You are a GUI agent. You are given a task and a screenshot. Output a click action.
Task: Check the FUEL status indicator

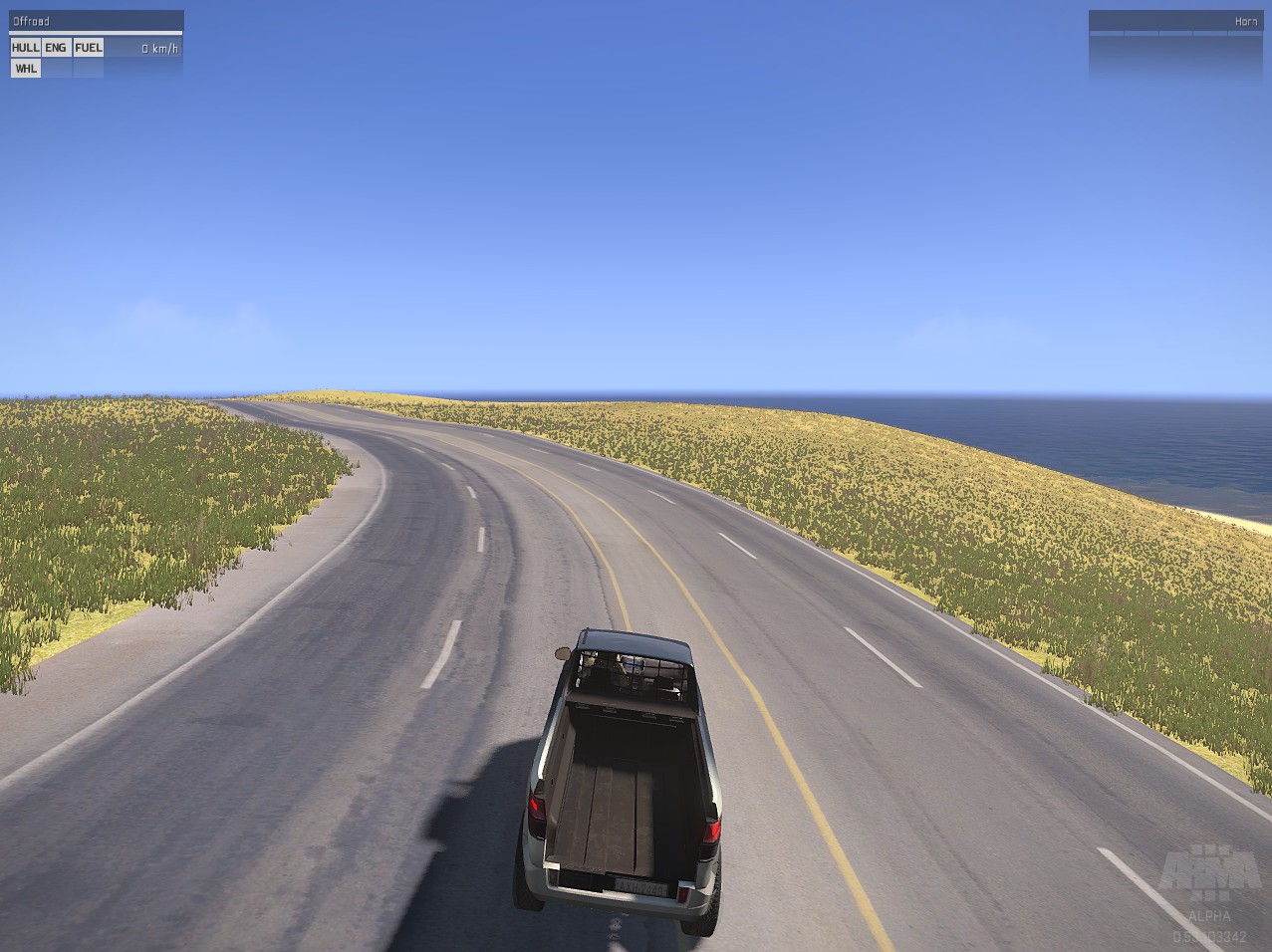[x=89, y=48]
